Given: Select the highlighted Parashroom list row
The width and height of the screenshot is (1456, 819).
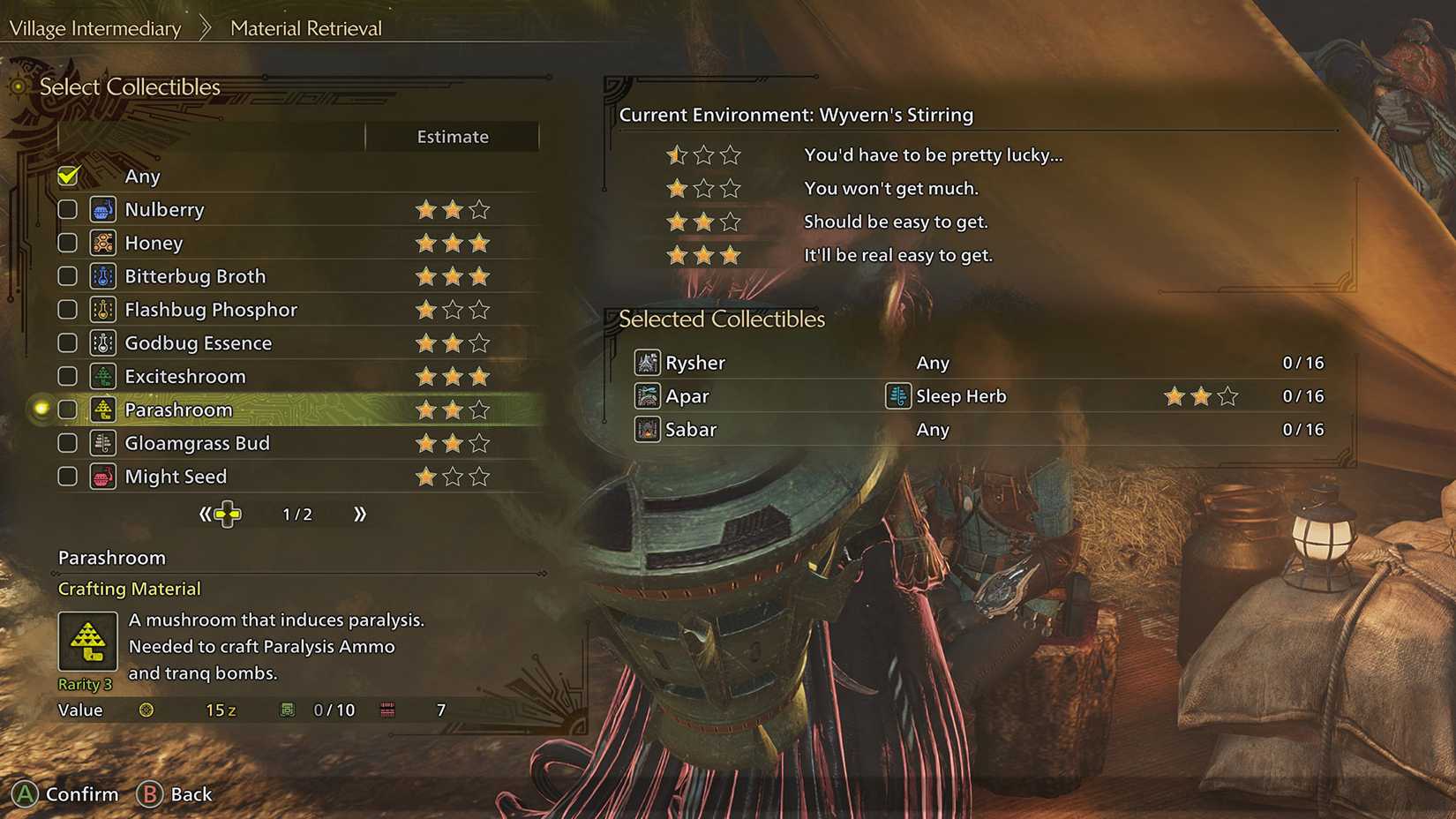Looking at the screenshot, I should click(265, 409).
